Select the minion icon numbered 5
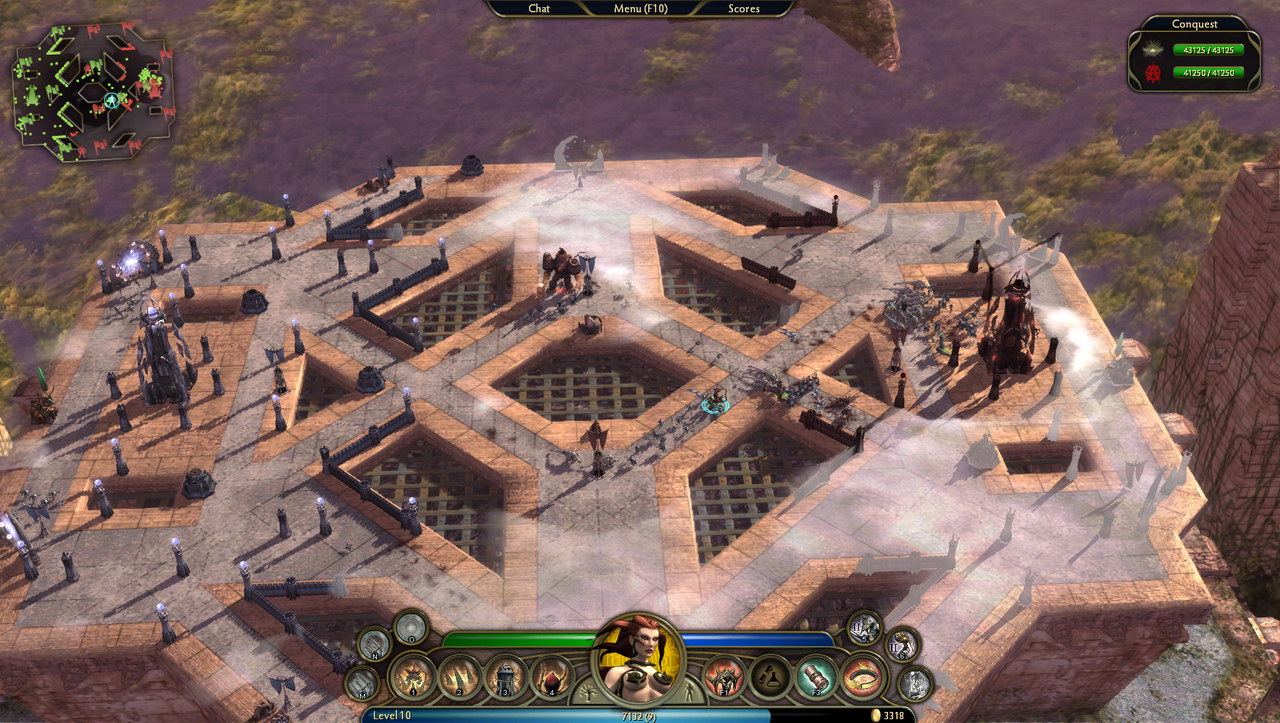The image size is (1280, 723). click(864, 628)
